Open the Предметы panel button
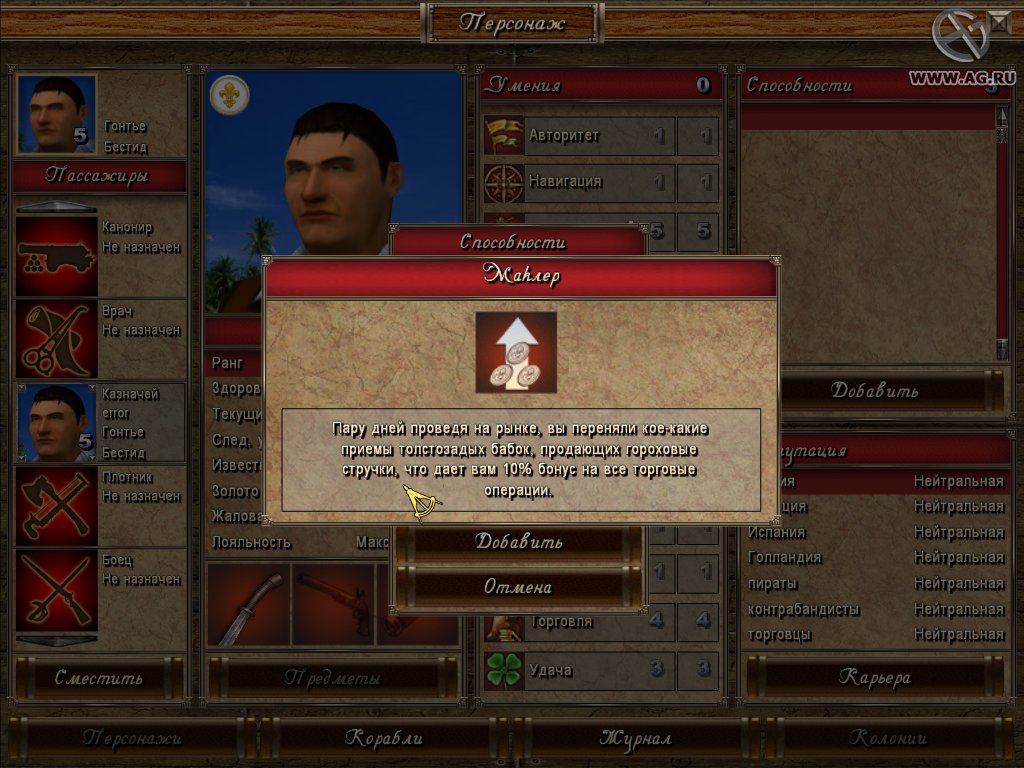The height and width of the screenshot is (768, 1024). pos(332,678)
